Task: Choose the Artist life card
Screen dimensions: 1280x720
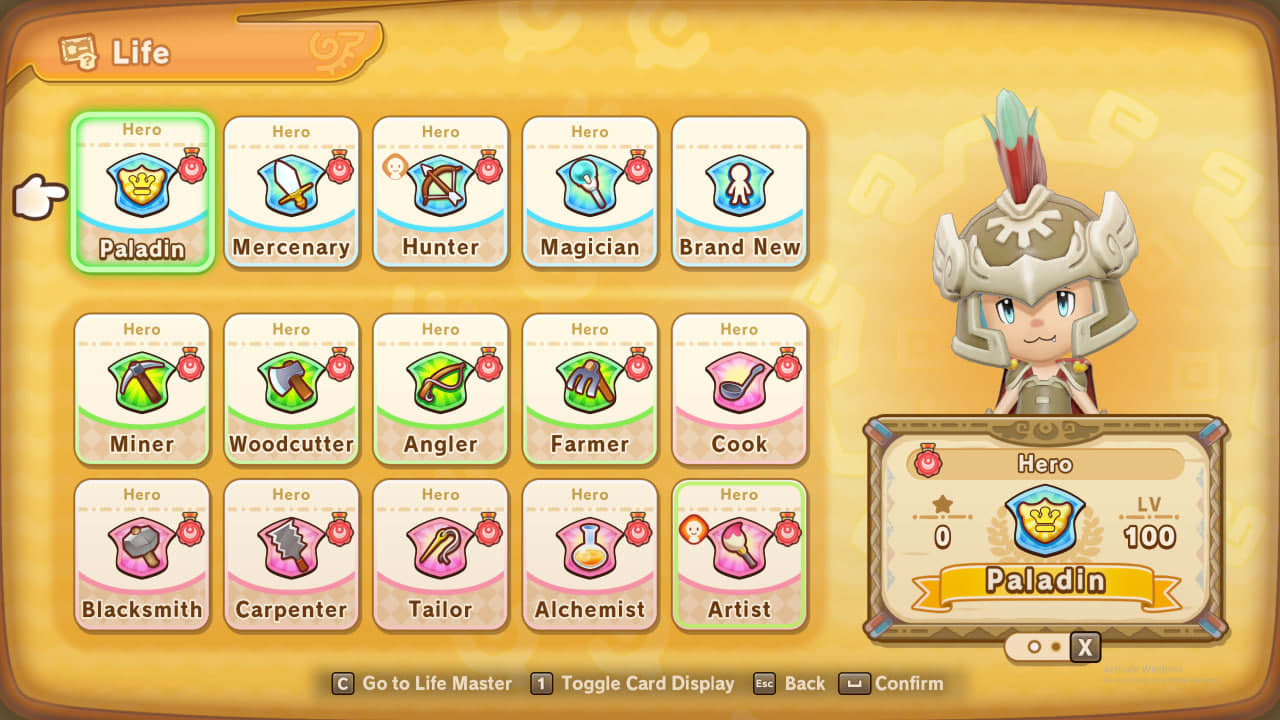Action: [x=739, y=555]
